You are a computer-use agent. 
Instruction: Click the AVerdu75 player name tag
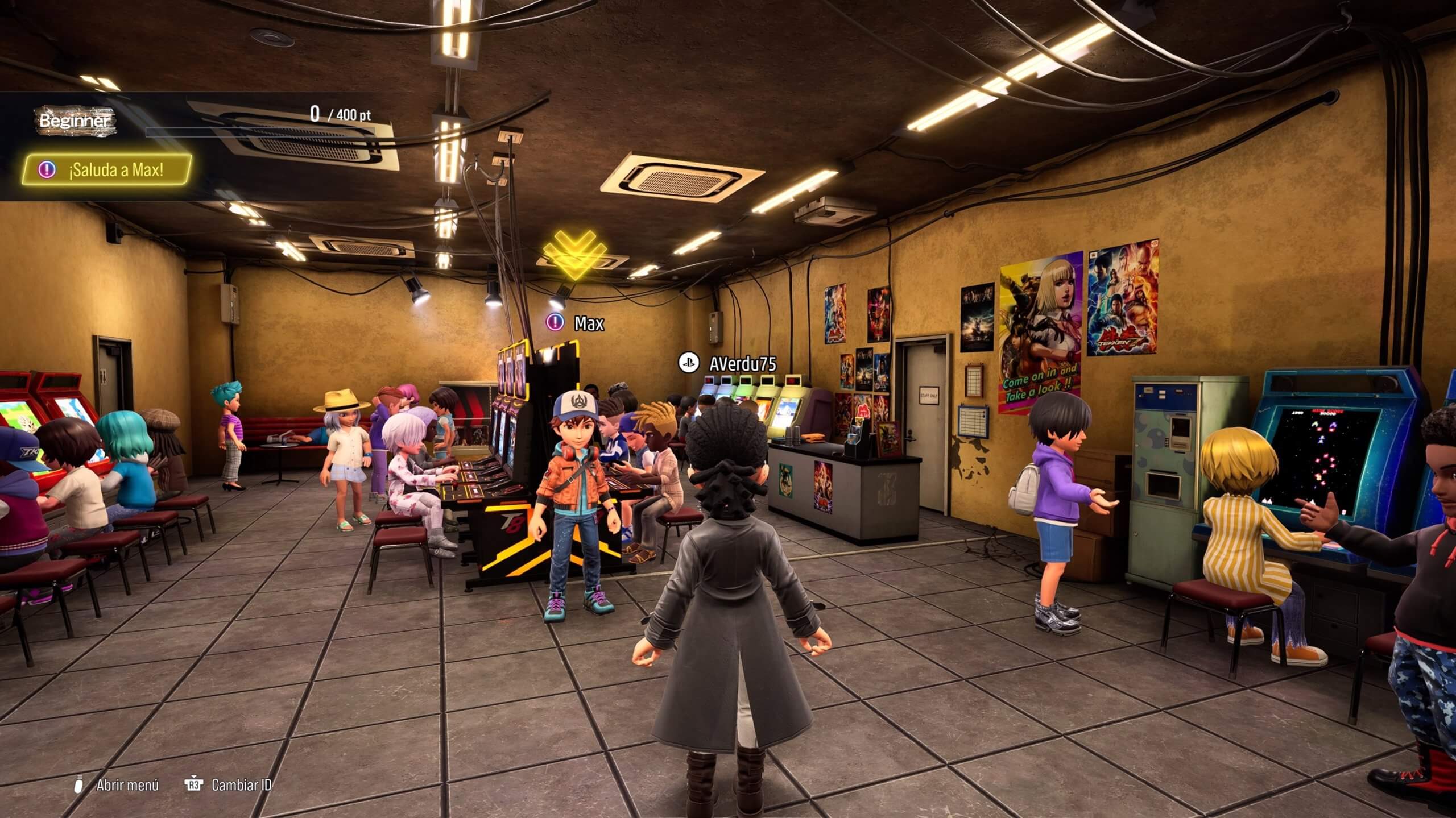point(728,363)
